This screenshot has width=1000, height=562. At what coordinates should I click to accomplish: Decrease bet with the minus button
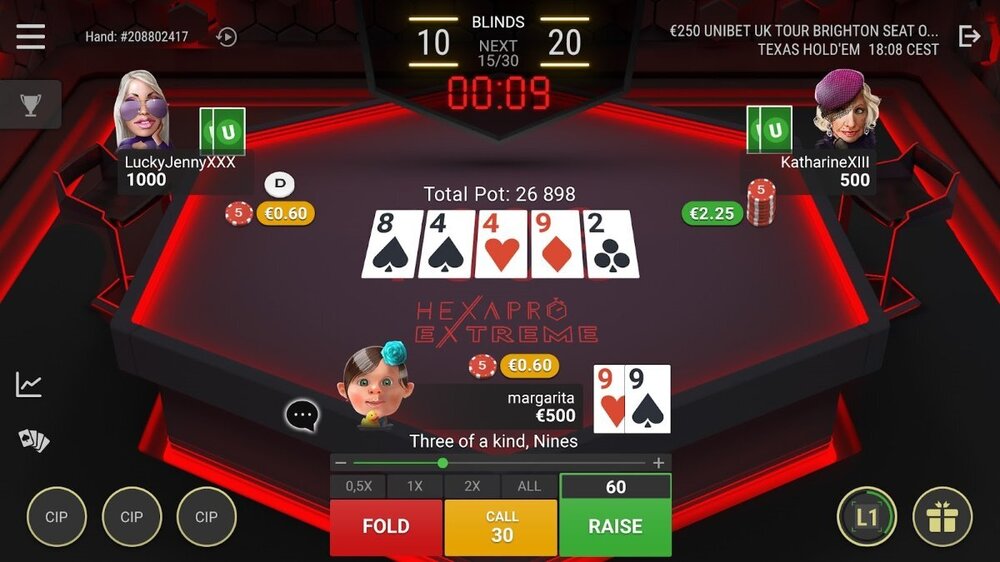(341, 463)
